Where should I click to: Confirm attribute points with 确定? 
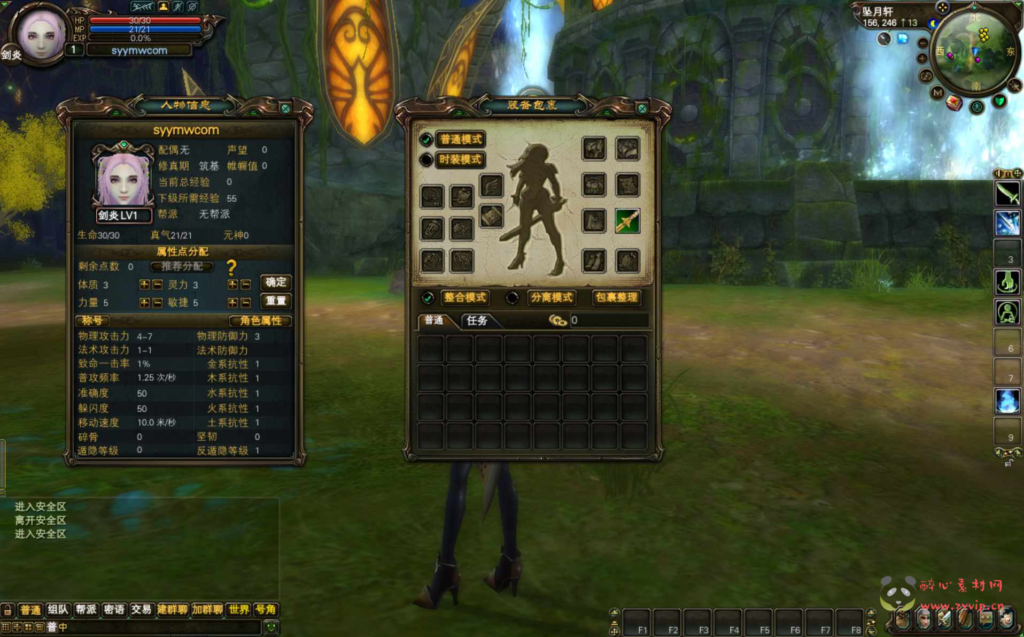point(275,282)
